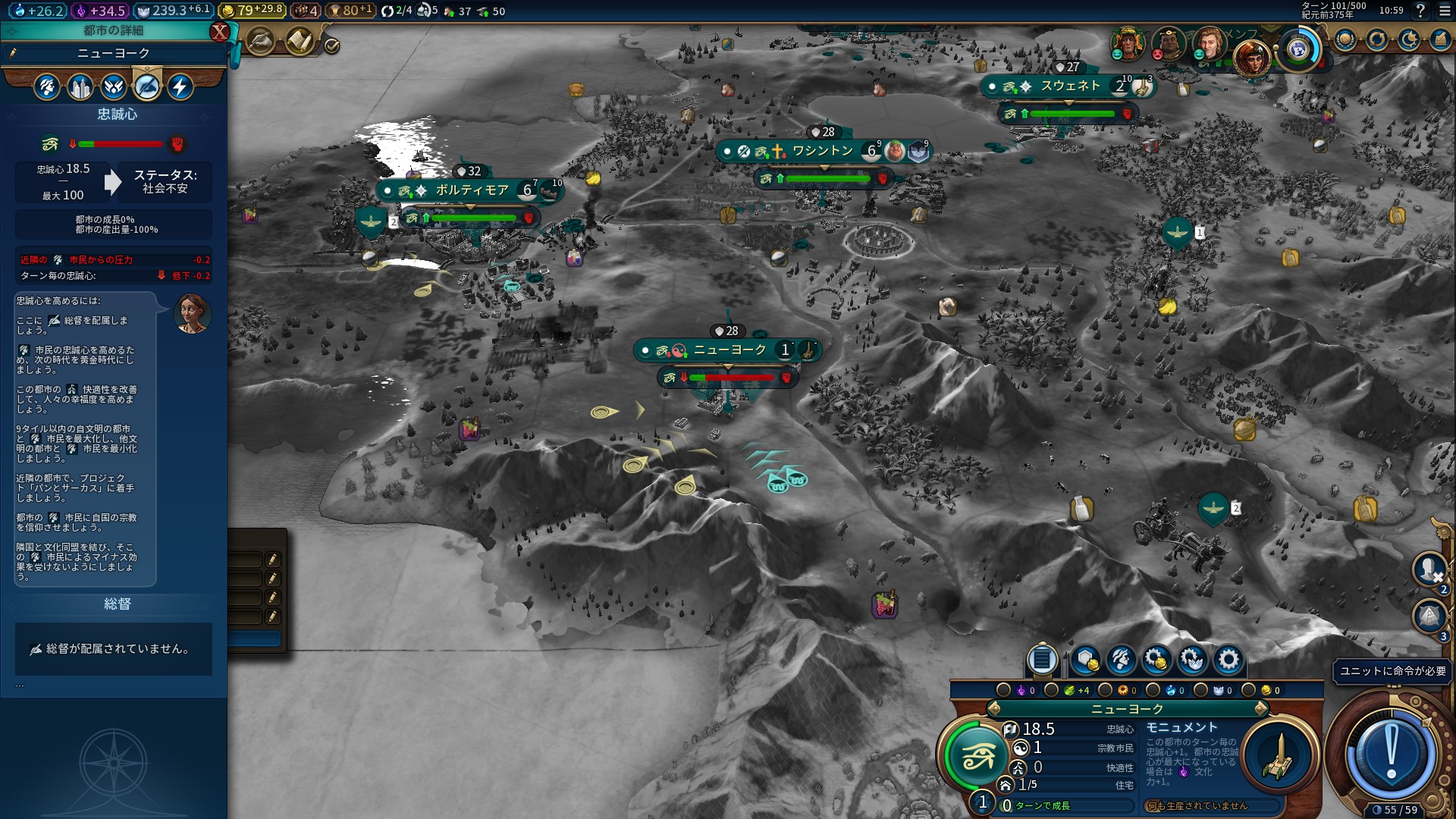Click the New York city banner
Image resolution: width=1456 pixels, height=819 pixels.
pyautogui.click(x=729, y=350)
